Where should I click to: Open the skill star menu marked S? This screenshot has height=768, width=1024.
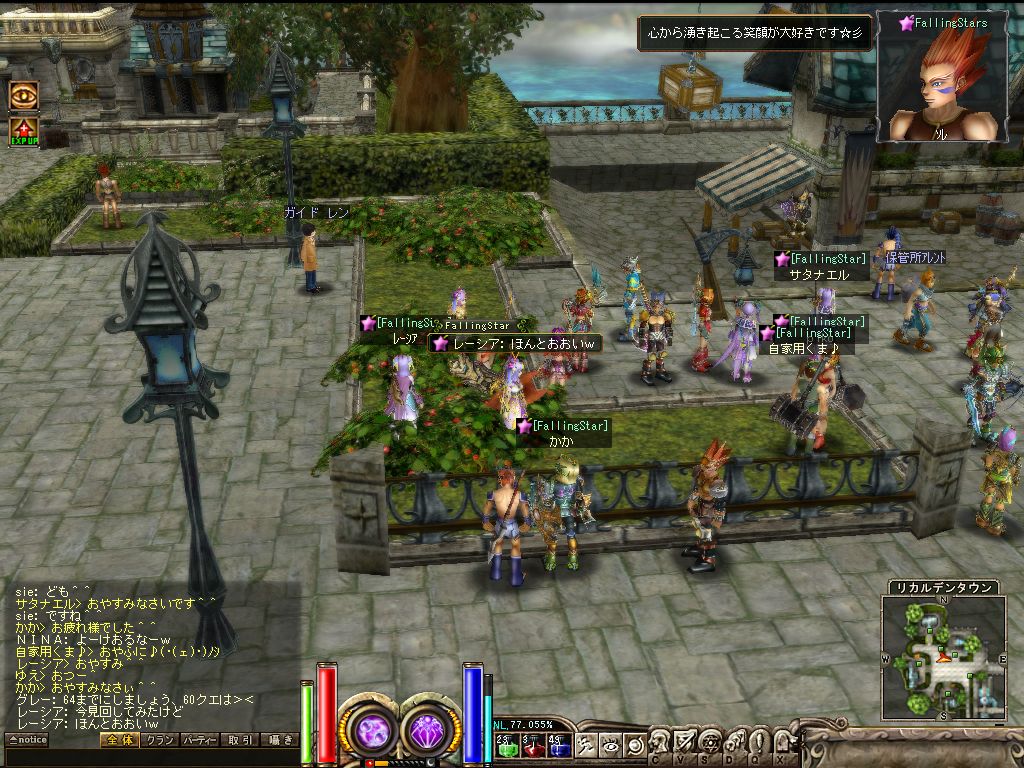pos(708,744)
